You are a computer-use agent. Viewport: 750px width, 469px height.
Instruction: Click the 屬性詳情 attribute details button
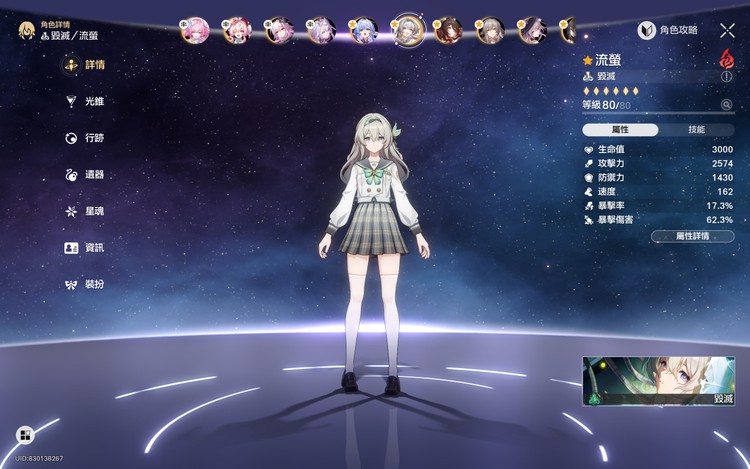(x=692, y=236)
